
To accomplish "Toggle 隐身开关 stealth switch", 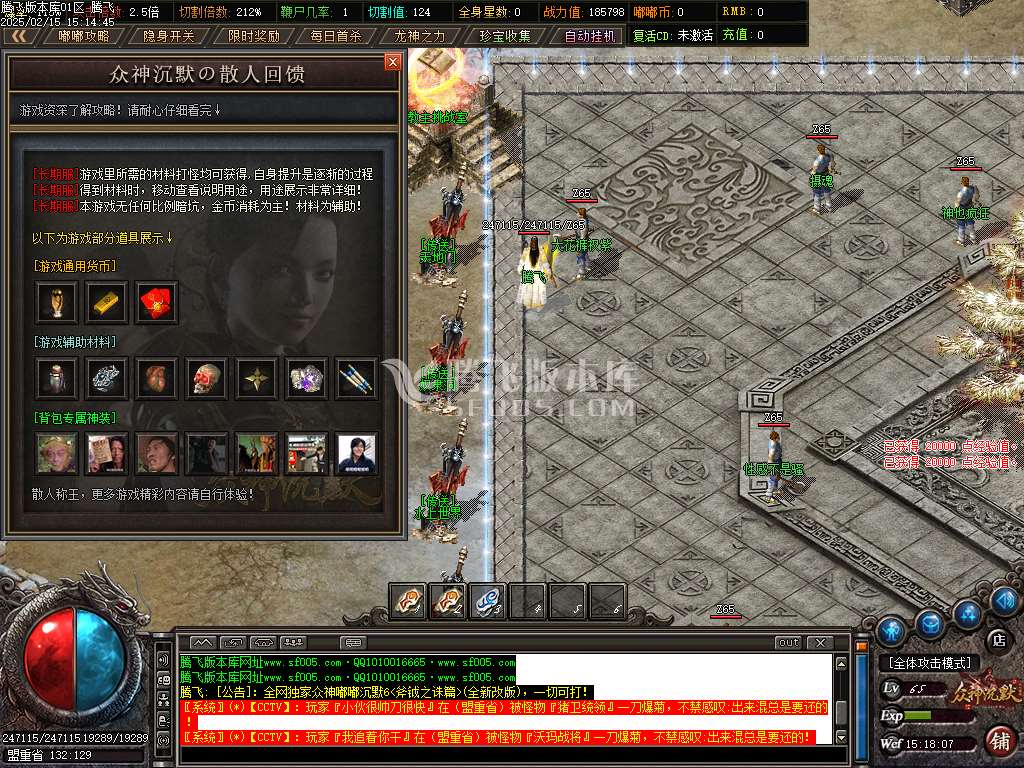I will (x=169, y=36).
